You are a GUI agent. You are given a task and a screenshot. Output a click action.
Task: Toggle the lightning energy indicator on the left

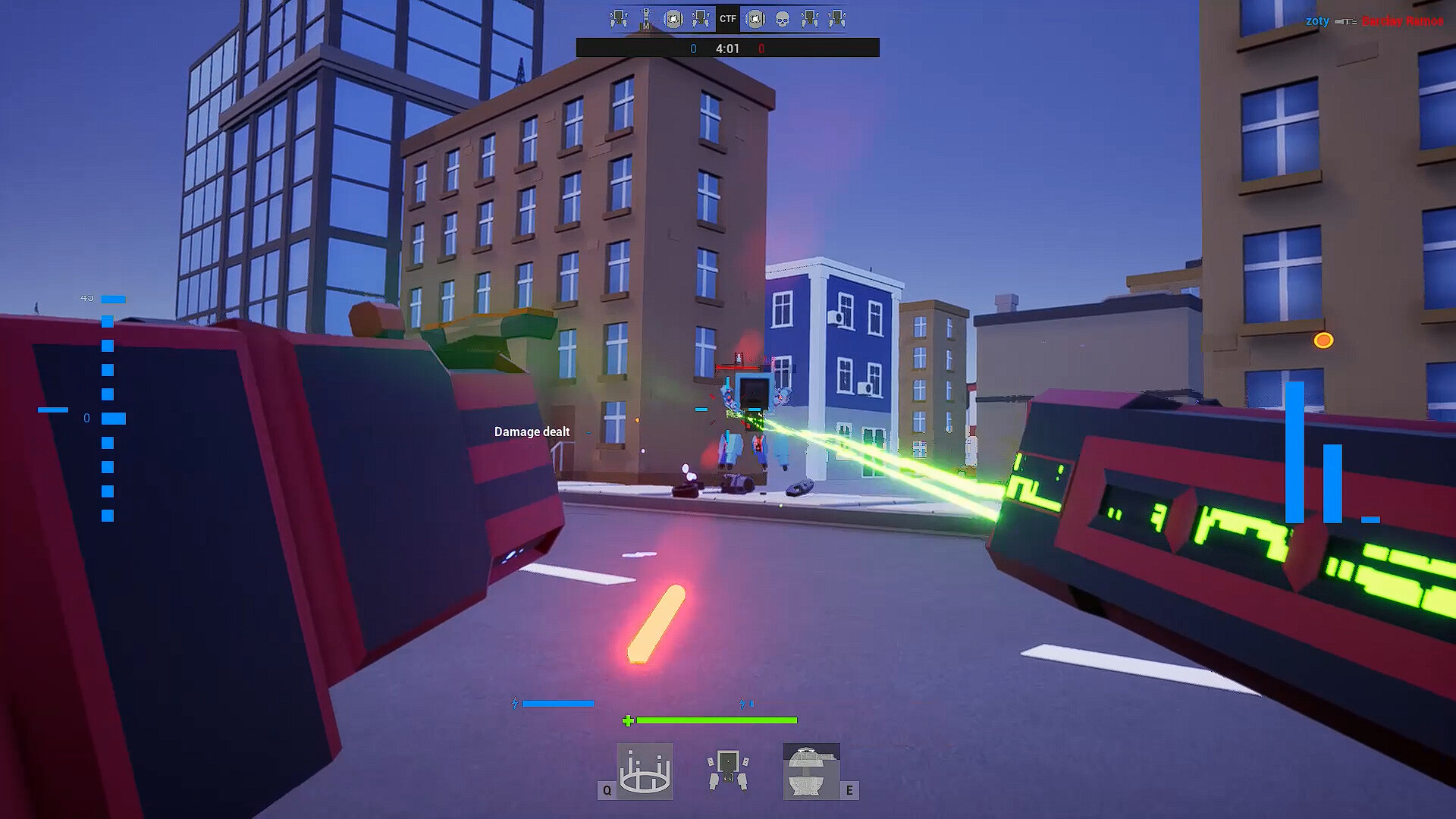click(x=516, y=703)
